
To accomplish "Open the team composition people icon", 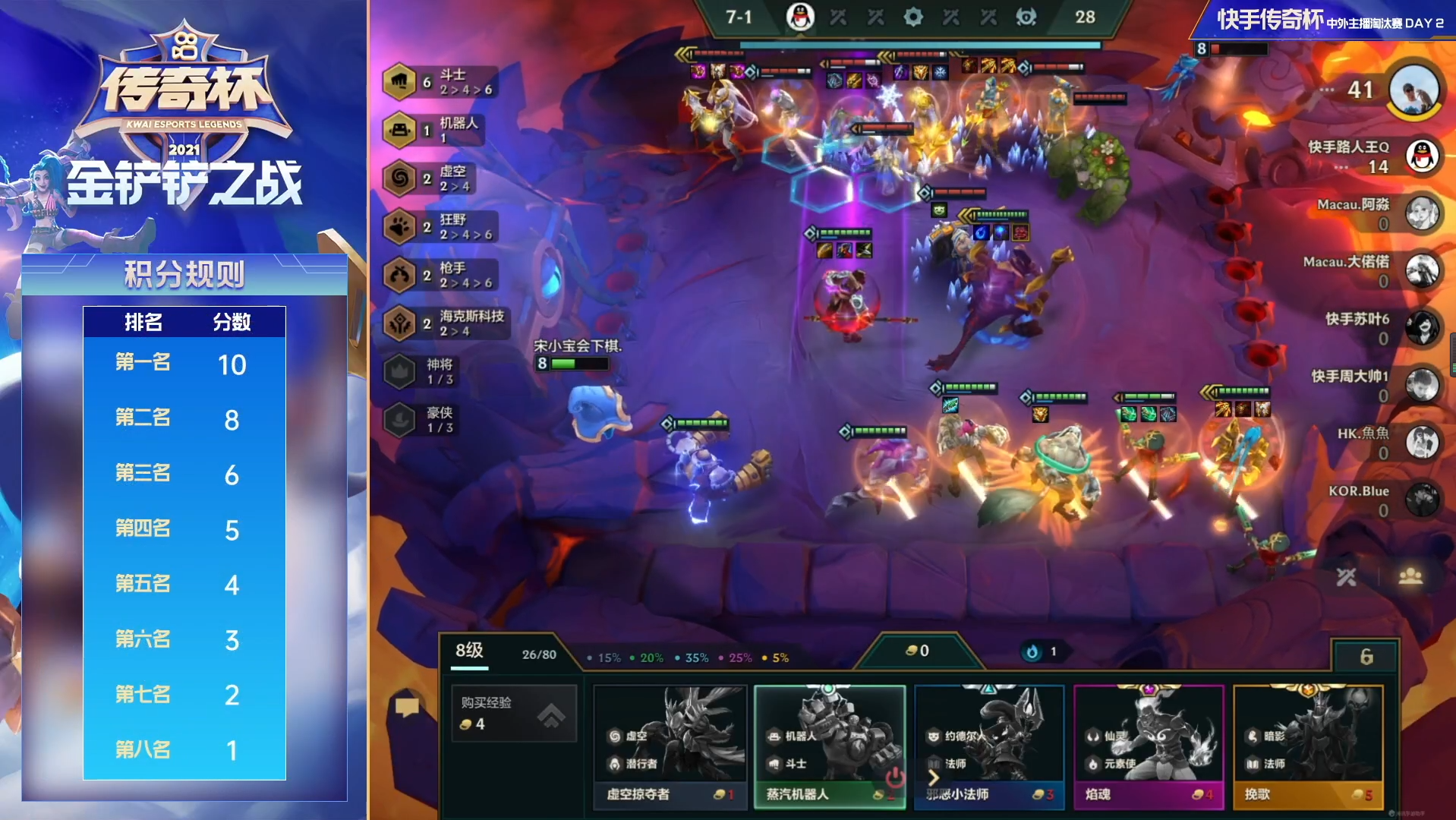I will point(1410,577).
